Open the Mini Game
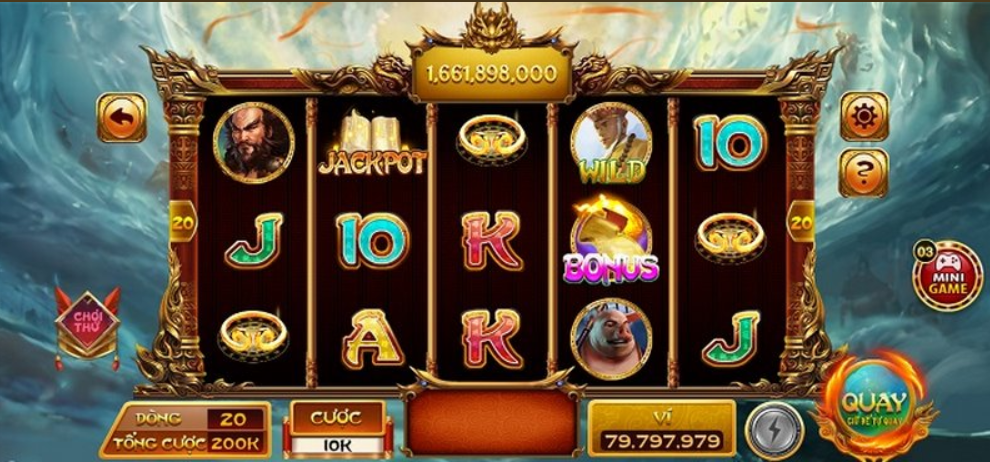Image resolution: width=990 pixels, height=462 pixels. point(946,276)
